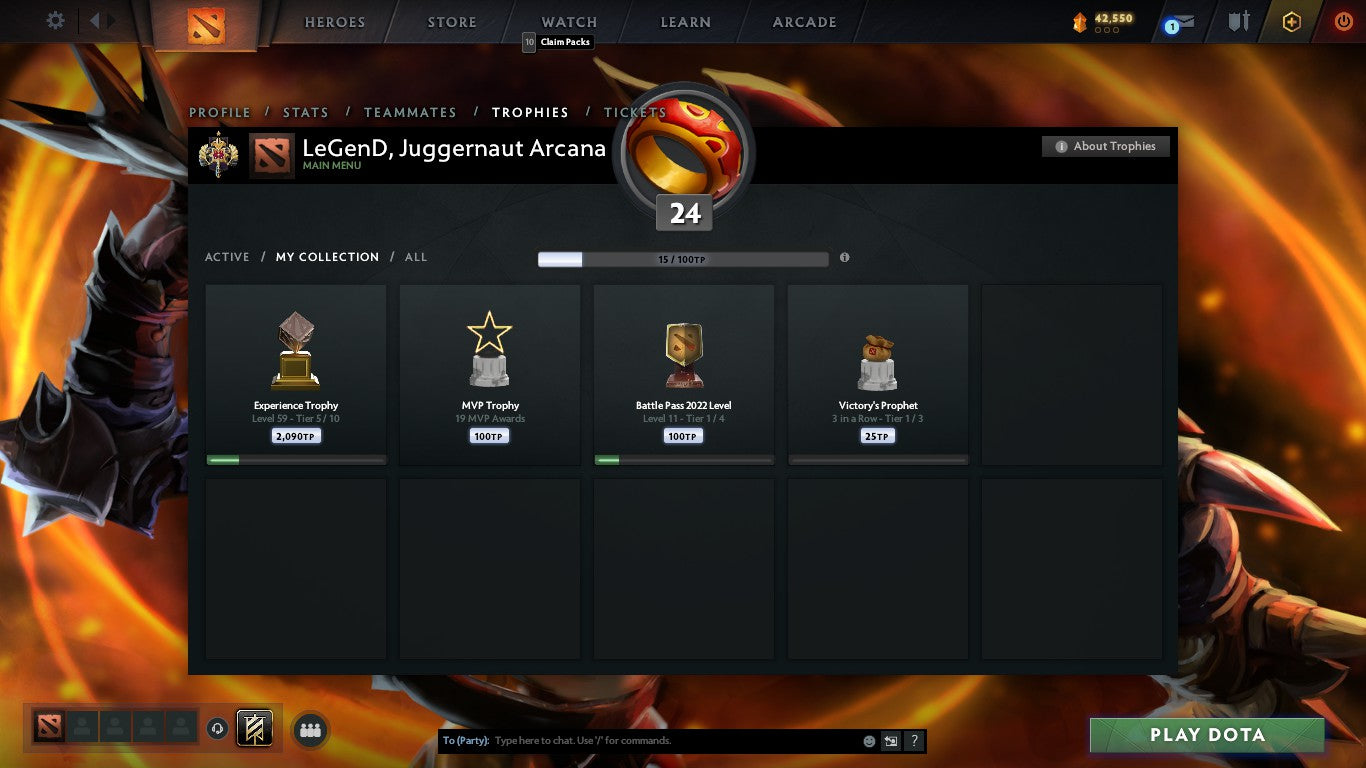Screen dimensions: 1366x768
Task: Click the power button to quit
Action: tap(1344, 19)
